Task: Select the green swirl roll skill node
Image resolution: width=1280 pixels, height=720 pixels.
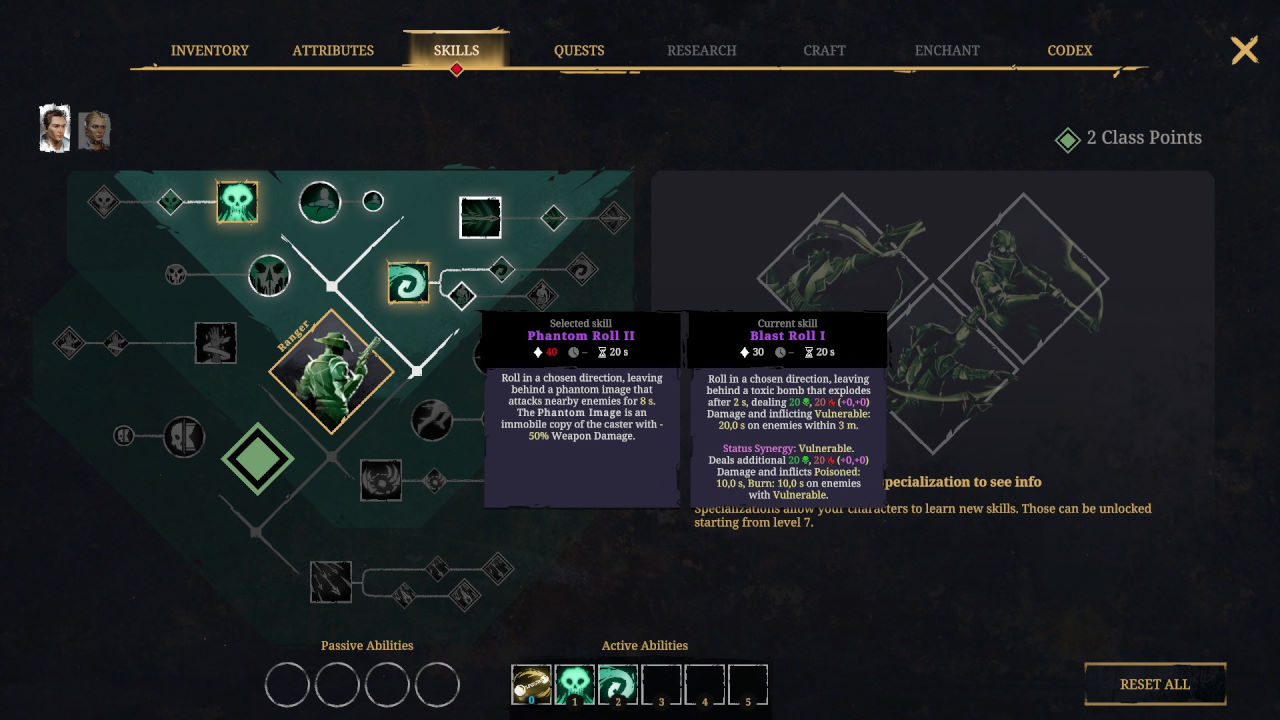Action: [x=408, y=282]
